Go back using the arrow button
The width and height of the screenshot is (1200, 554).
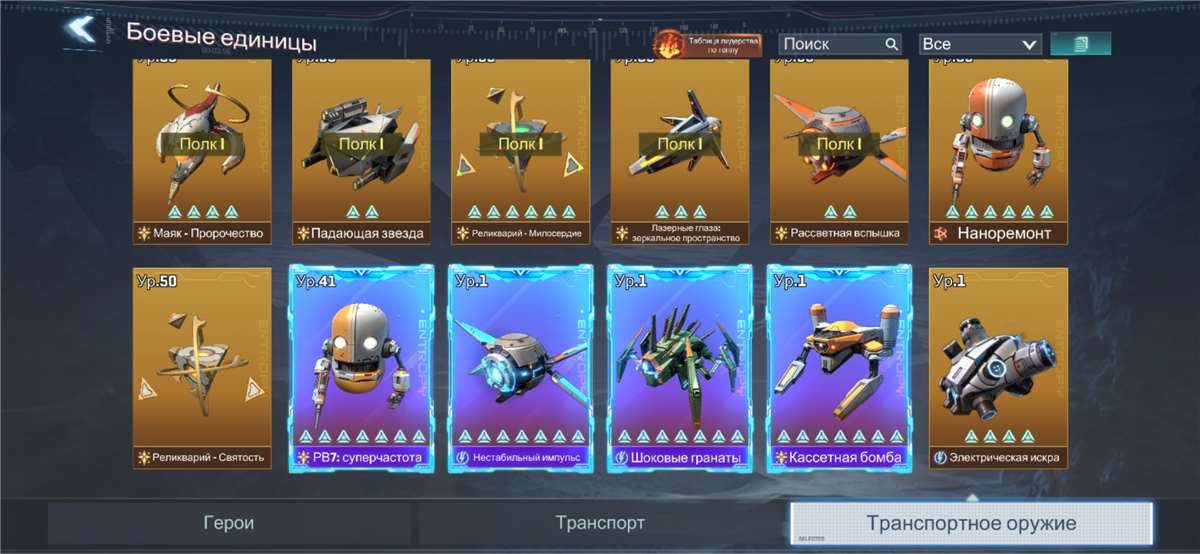pos(80,30)
